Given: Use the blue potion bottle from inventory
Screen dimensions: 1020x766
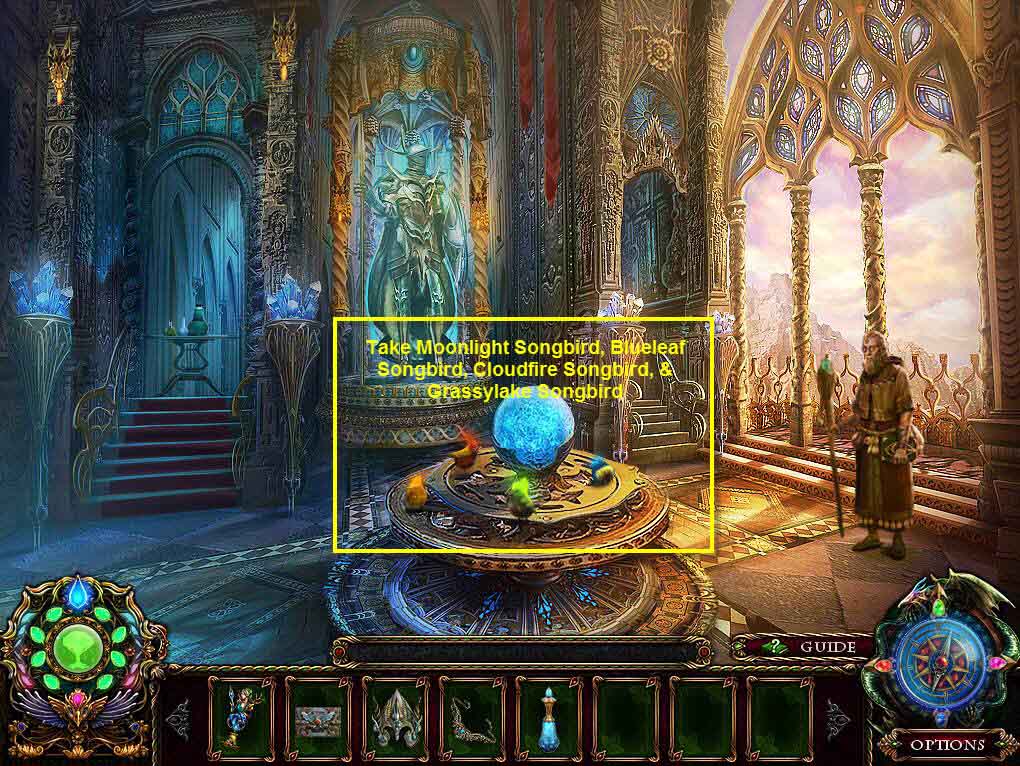Looking at the screenshot, I should 549,718.
